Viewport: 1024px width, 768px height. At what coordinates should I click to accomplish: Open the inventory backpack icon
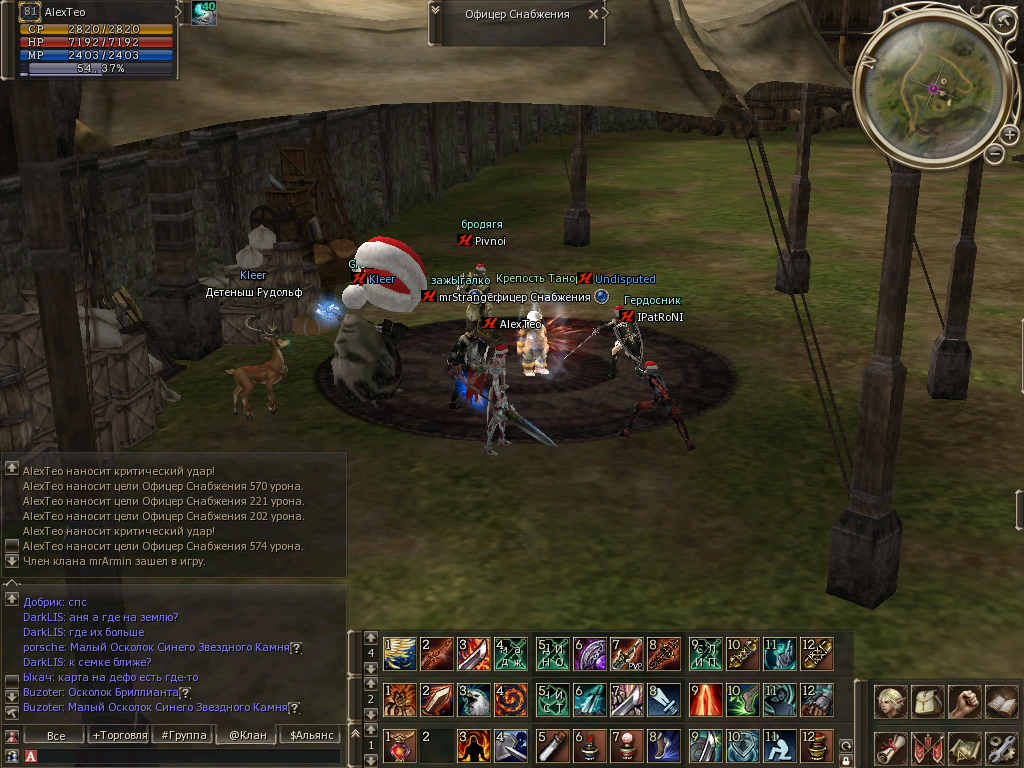pyautogui.click(x=927, y=702)
